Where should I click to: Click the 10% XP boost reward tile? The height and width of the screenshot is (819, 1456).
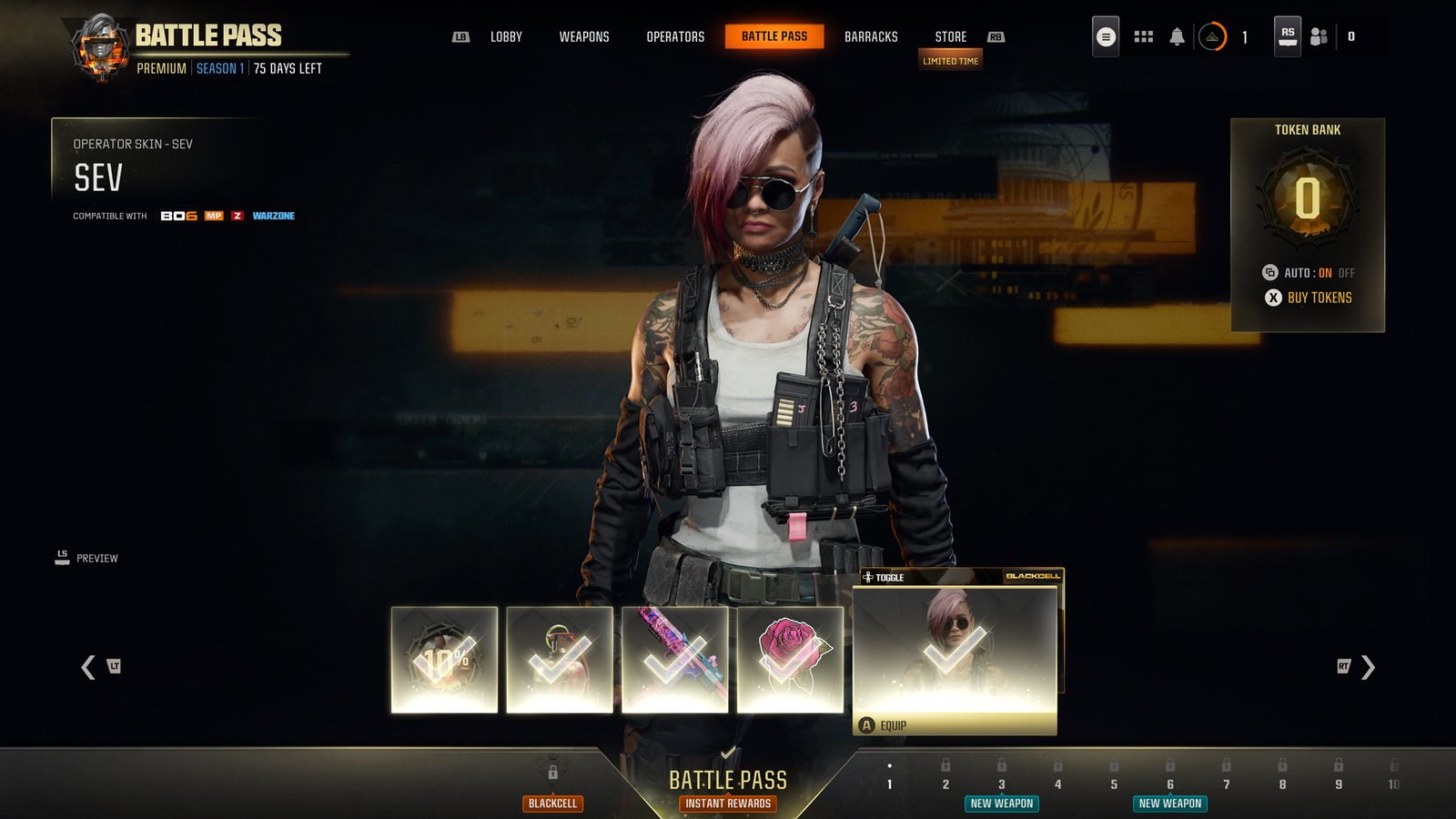click(x=442, y=657)
